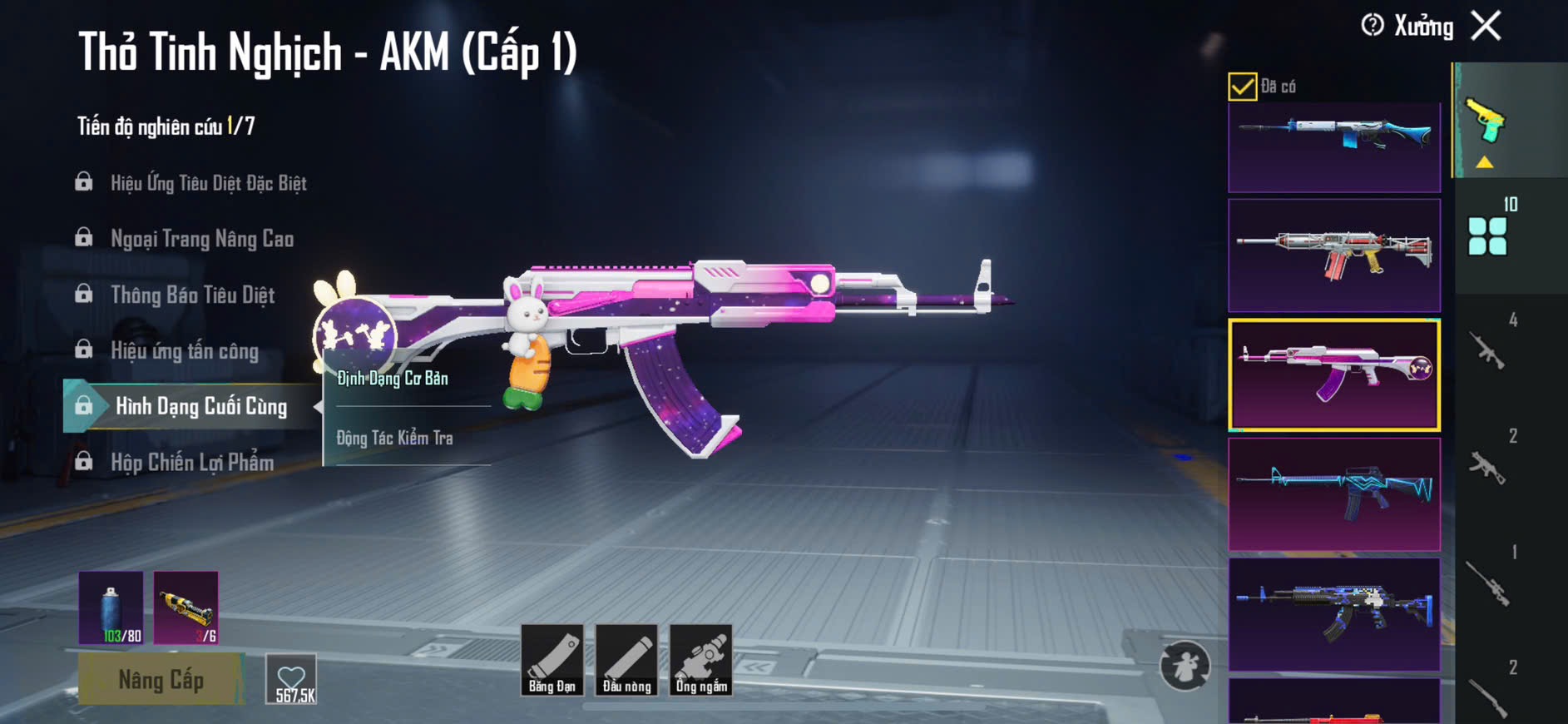Open the Đầu nòng muzzle attachment
The height and width of the screenshot is (724, 1568).
pyautogui.click(x=626, y=660)
